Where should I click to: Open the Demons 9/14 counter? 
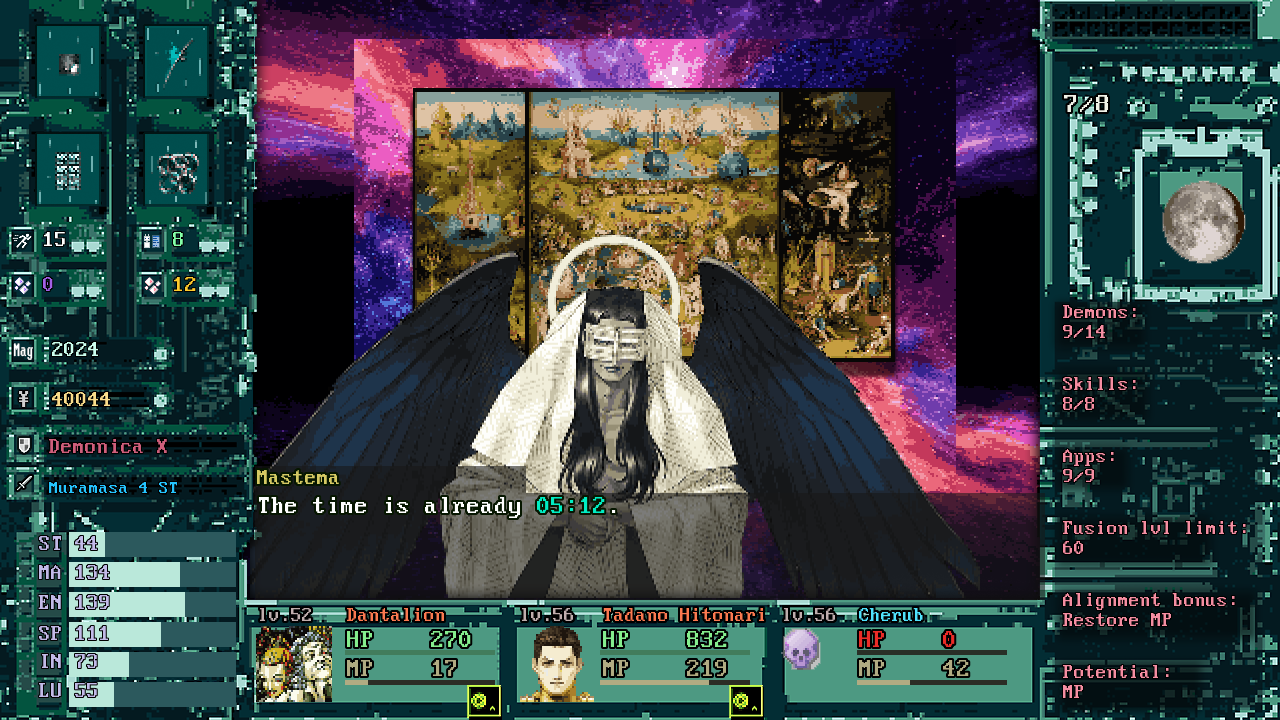coord(1095,321)
